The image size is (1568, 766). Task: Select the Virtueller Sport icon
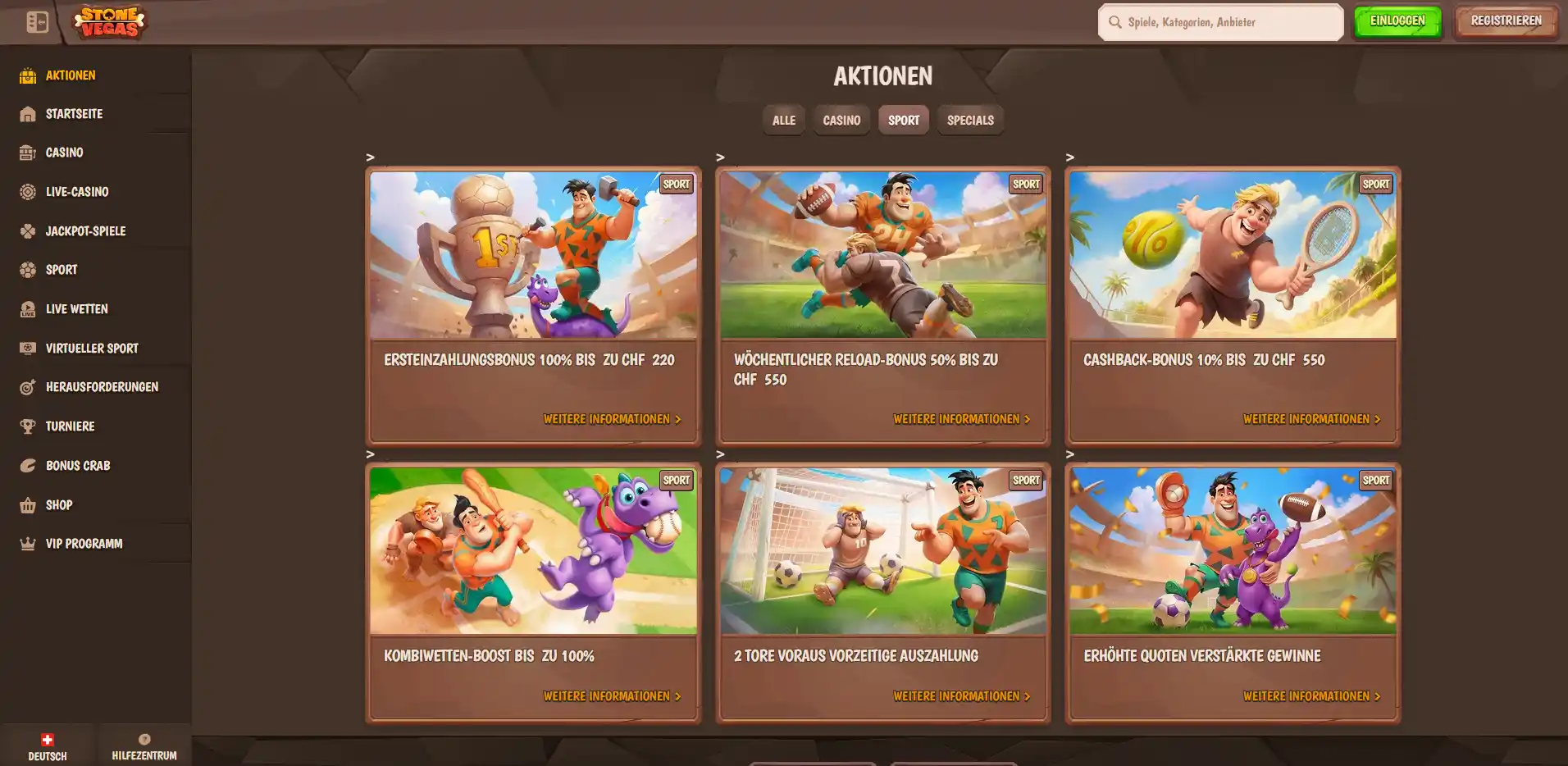[x=27, y=348]
